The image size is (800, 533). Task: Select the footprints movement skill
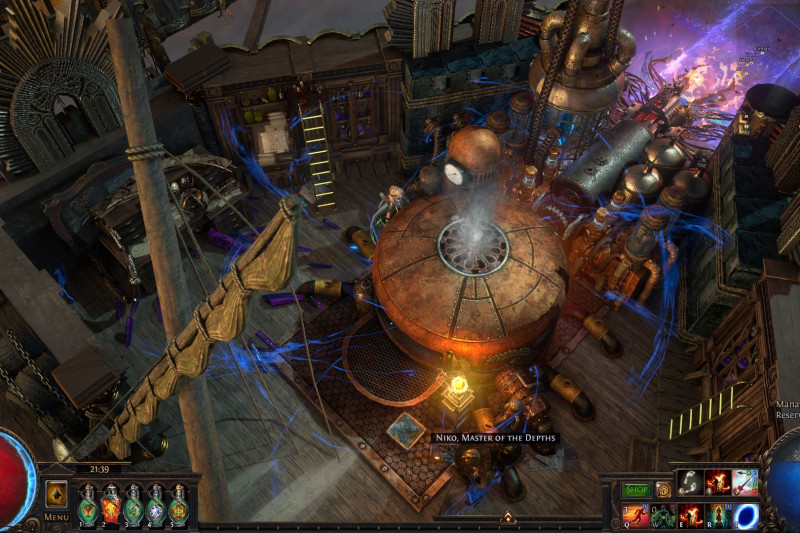(x=689, y=482)
